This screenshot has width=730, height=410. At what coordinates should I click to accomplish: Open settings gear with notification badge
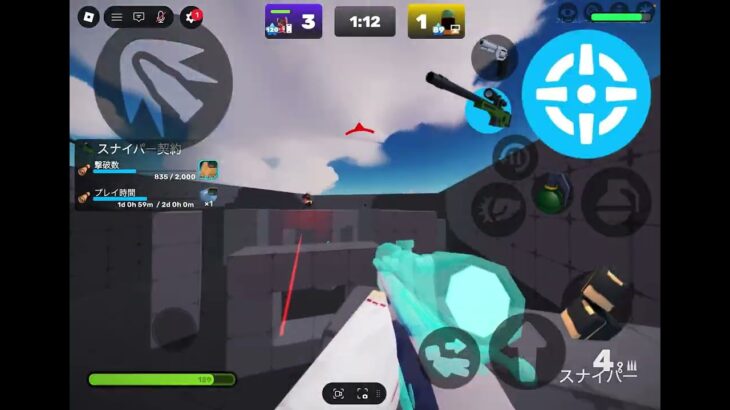[x=191, y=16]
